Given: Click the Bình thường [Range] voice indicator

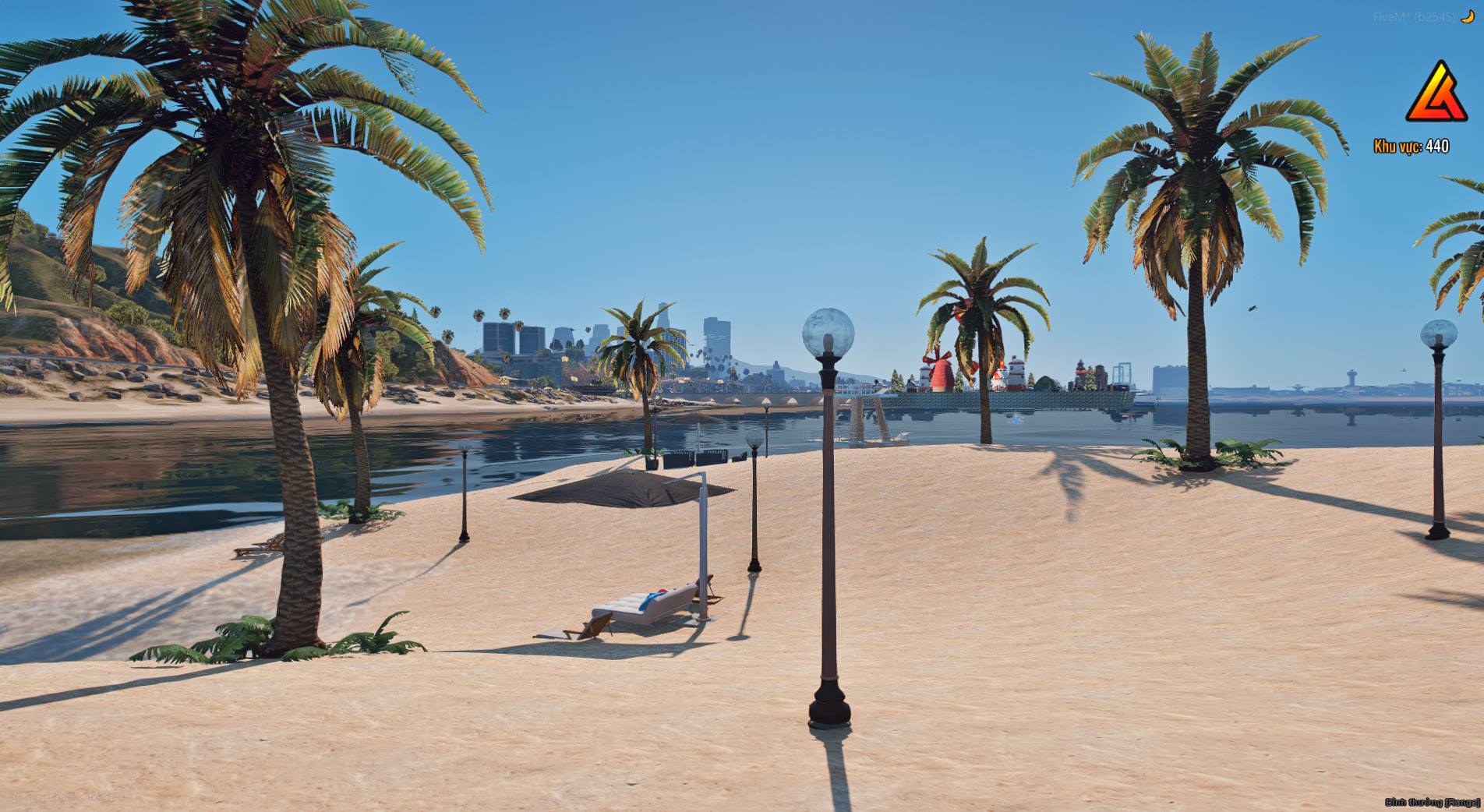Looking at the screenshot, I should pos(1432,802).
